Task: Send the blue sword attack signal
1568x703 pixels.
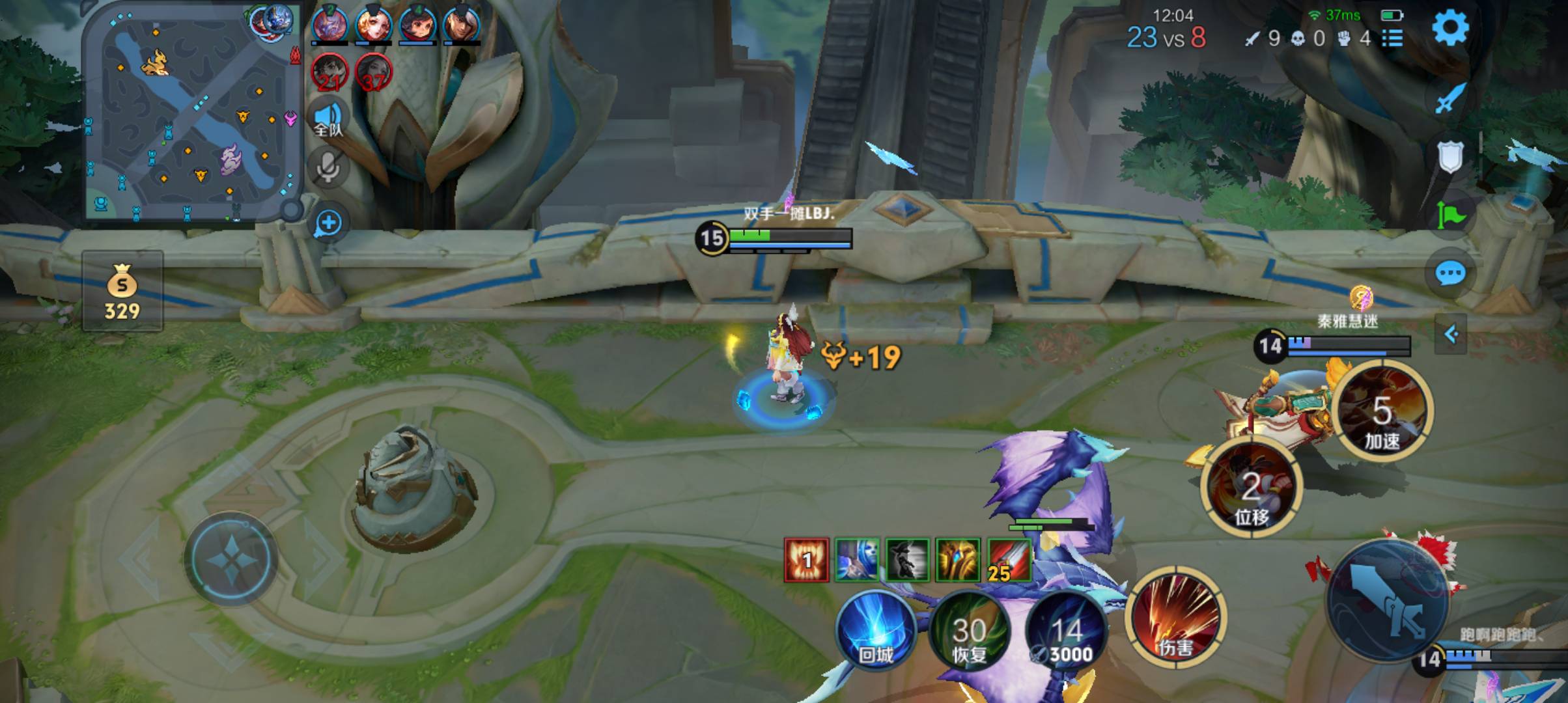Action: (1450, 99)
